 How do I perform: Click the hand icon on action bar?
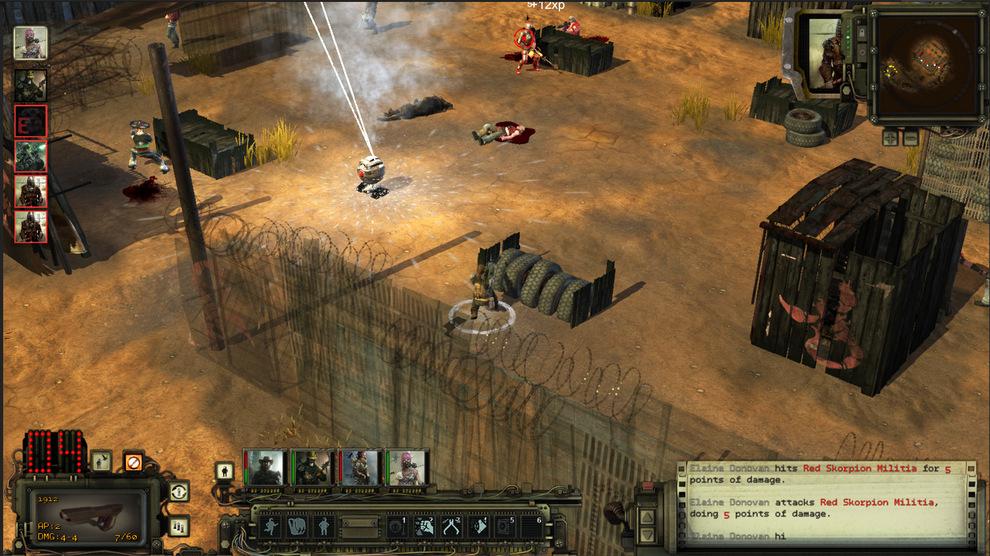click(297, 526)
